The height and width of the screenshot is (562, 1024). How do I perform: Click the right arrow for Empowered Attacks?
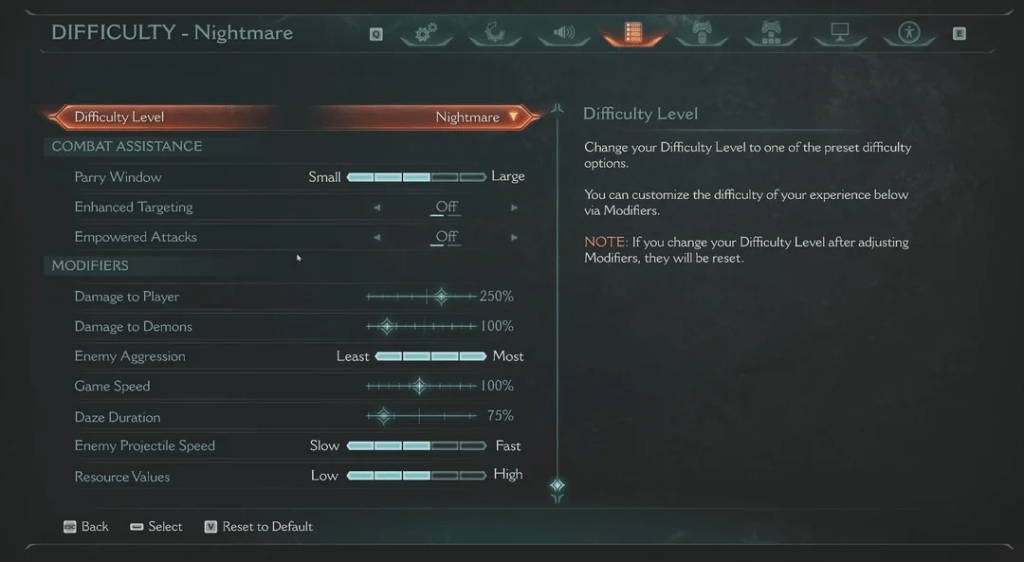coord(515,238)
